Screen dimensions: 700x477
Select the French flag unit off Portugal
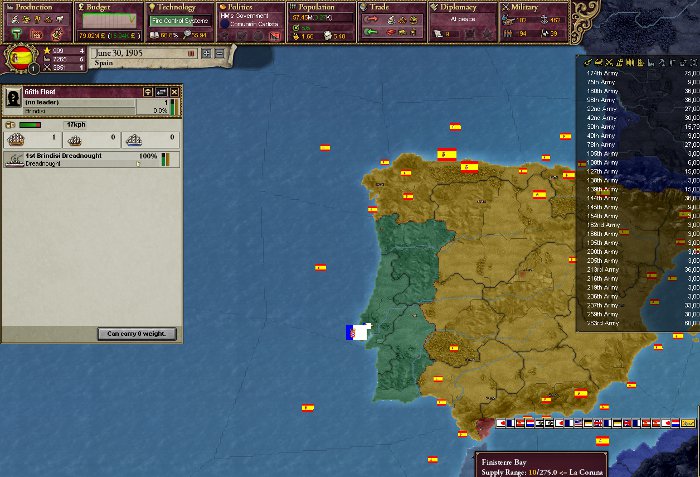point(357,333)
